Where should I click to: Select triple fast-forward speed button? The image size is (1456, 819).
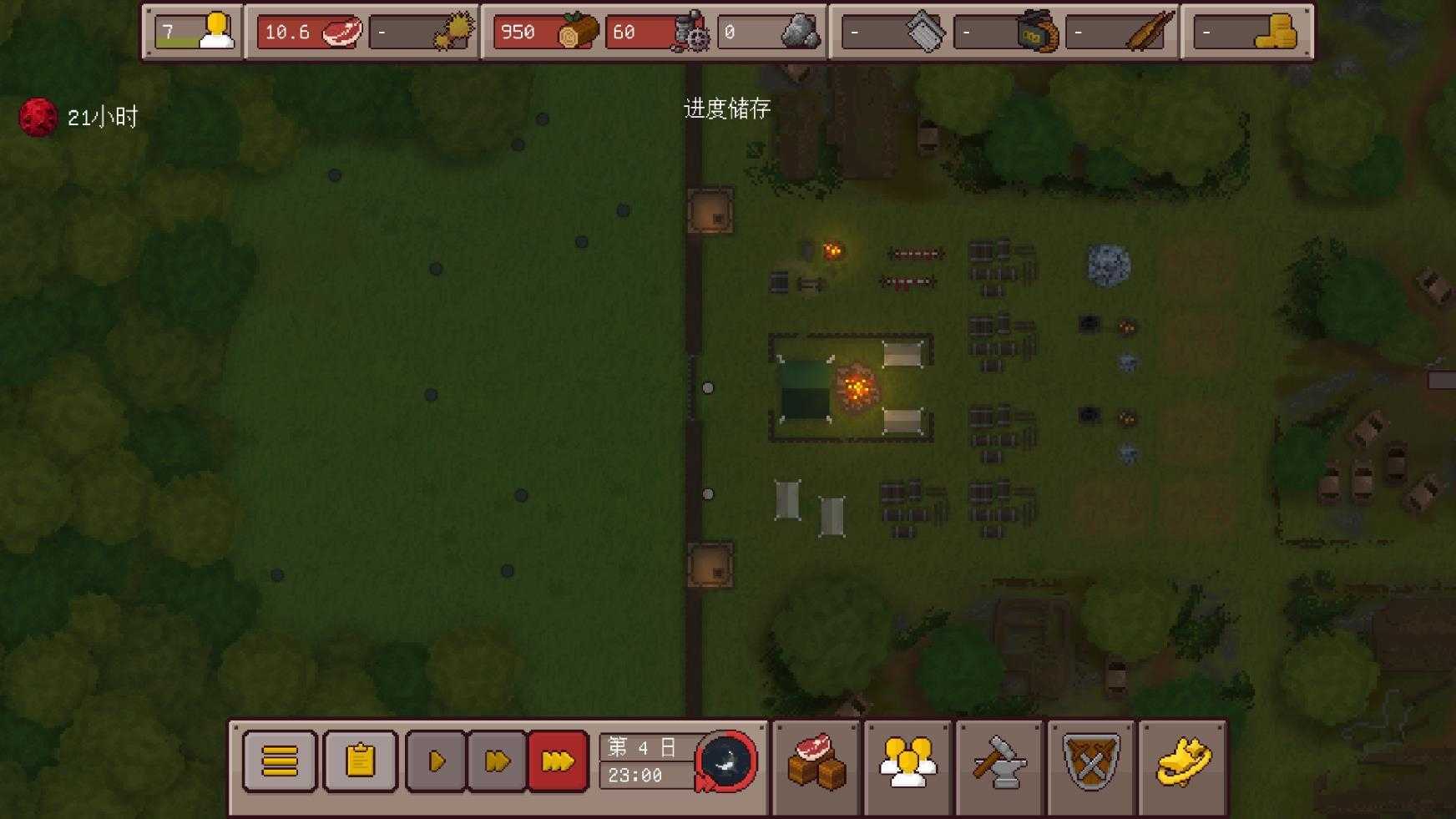(558, 761)
